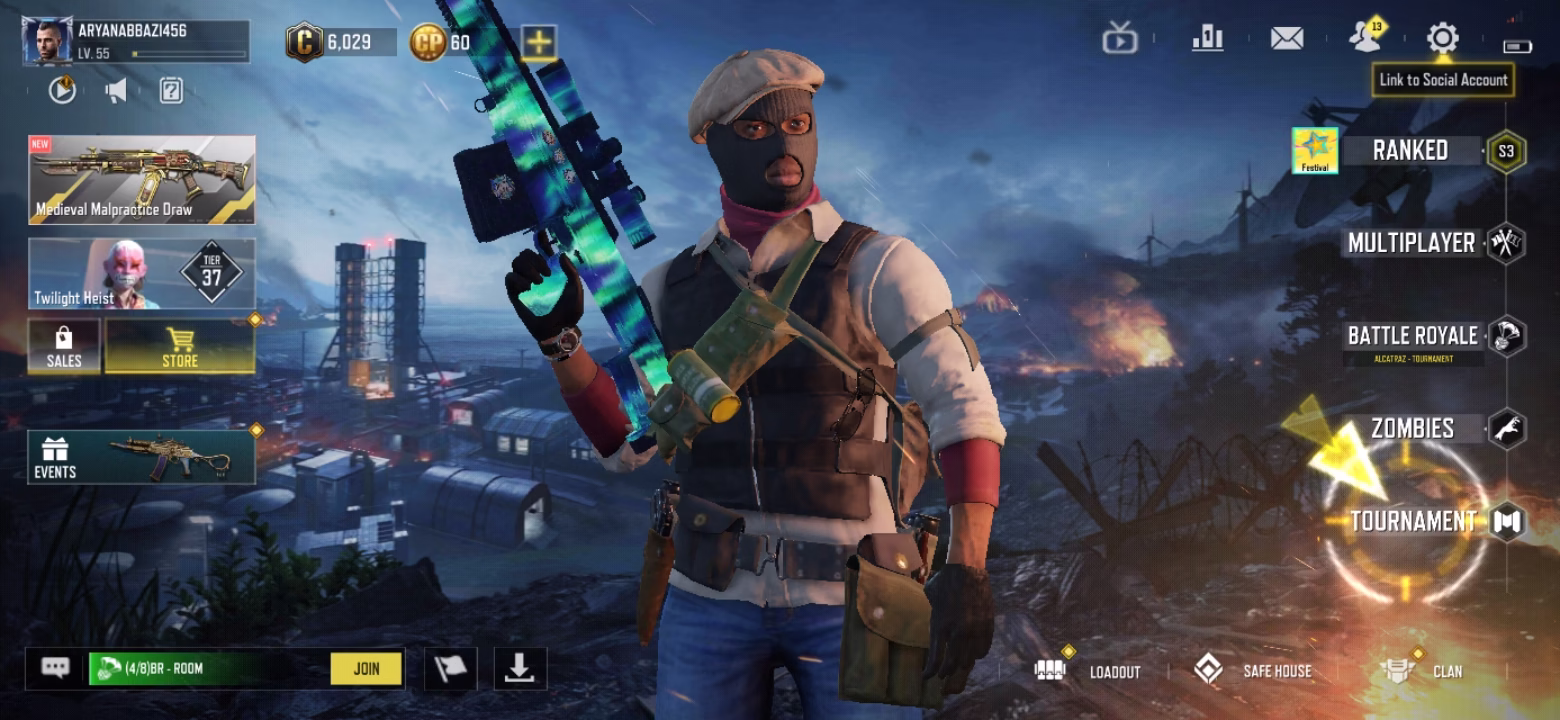Open the Twilight Heist battle pass

[141, 273]
